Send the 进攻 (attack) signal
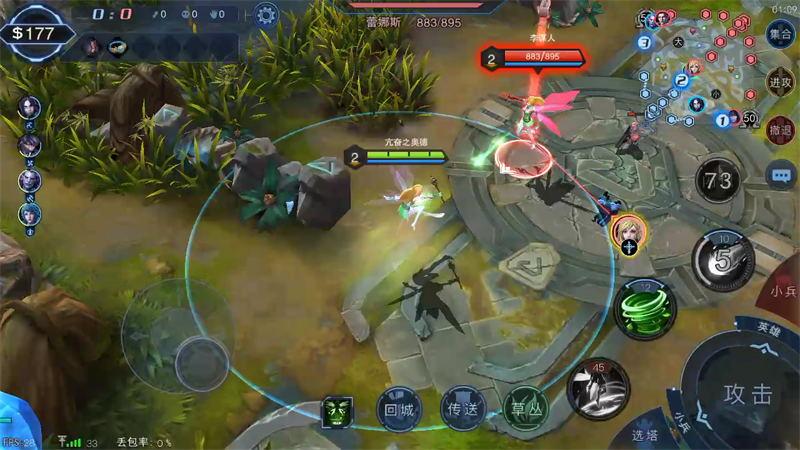This screenshot has height=450, width=800. coord(780,82)
